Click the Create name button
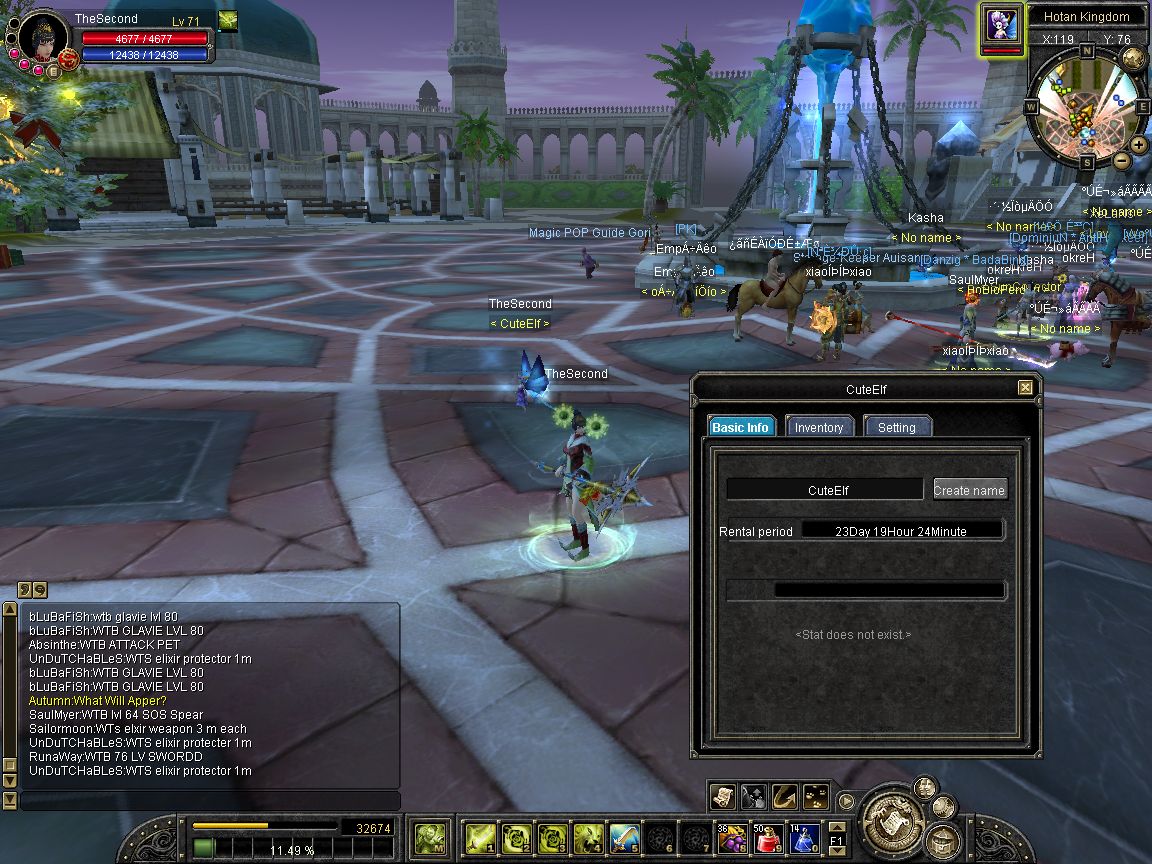This screenshot has width=1152, height=864. 969,490
